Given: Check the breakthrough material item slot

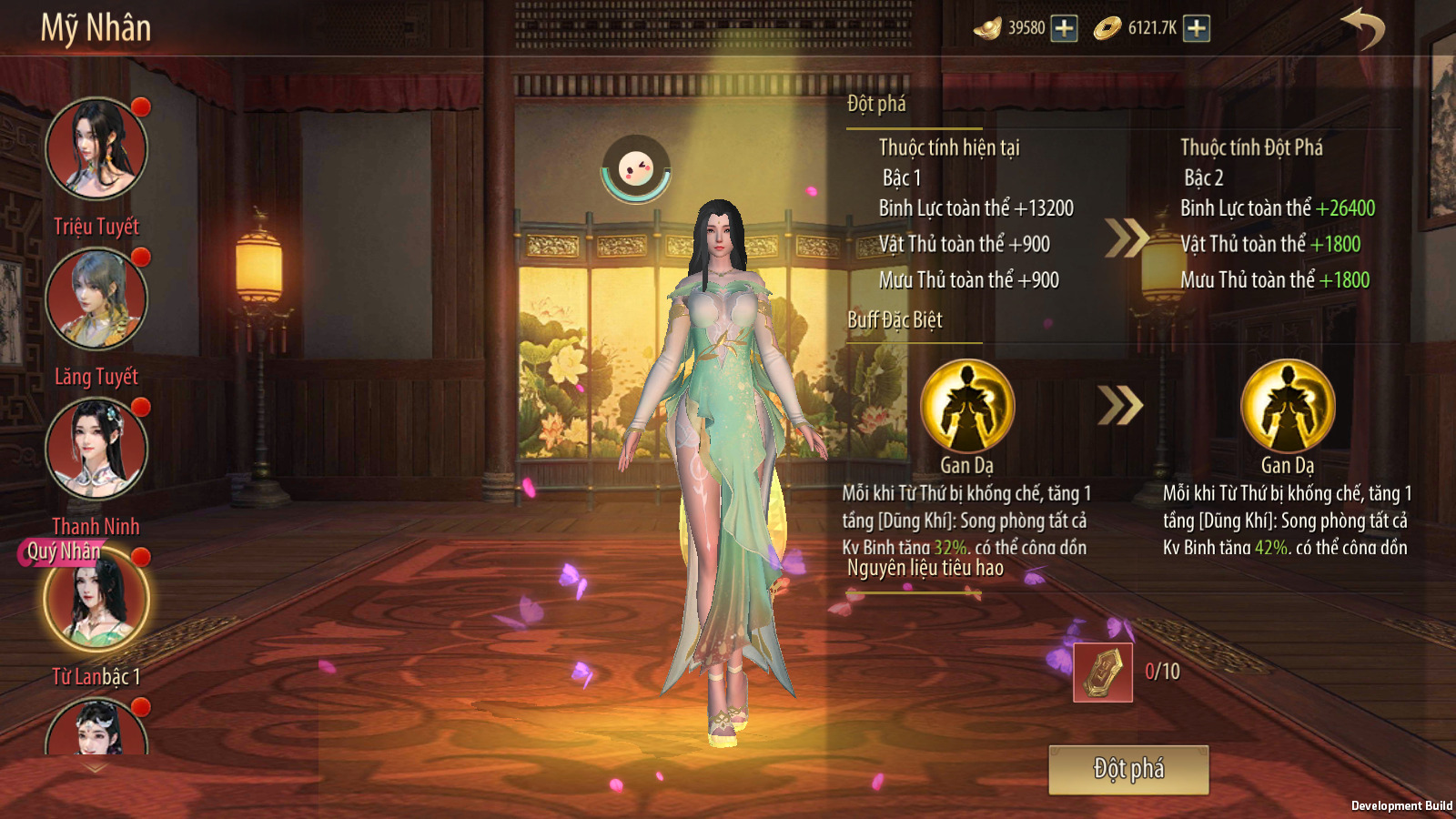Looking at the screenshot, I should tap(1103, 672).
